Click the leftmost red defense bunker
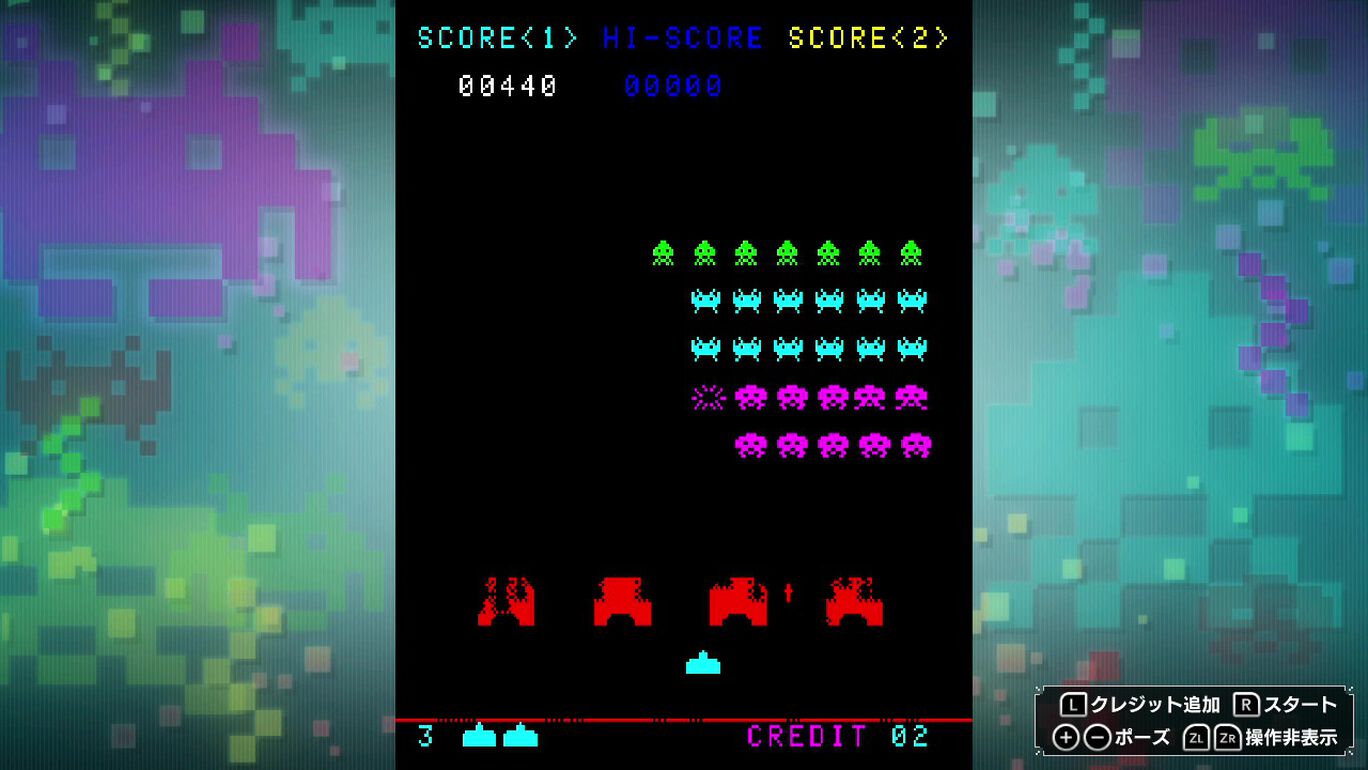The image size is (1368, 770). click(508, 600)
